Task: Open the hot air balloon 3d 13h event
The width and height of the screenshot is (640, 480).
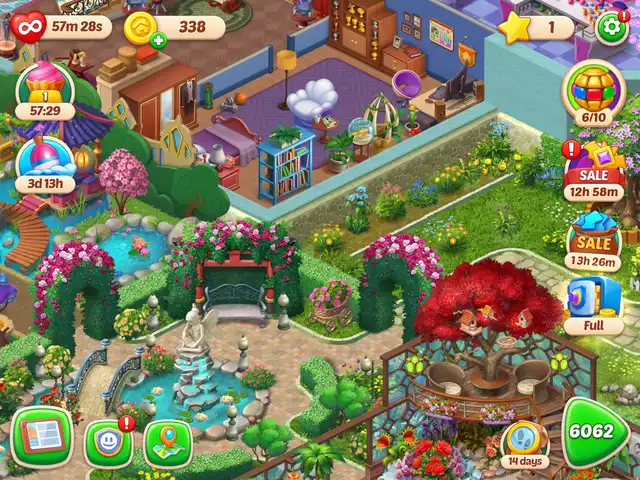Action: click(44, 163)
